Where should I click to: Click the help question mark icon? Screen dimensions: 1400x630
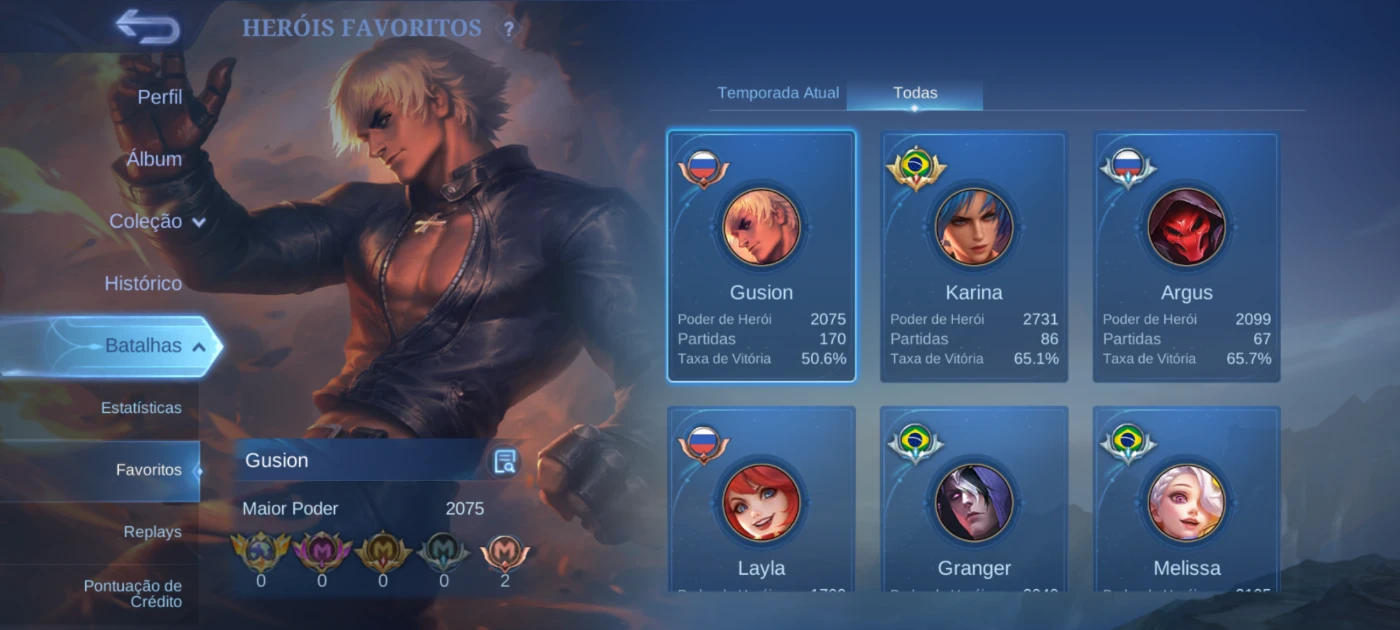(x=509, y=30)
